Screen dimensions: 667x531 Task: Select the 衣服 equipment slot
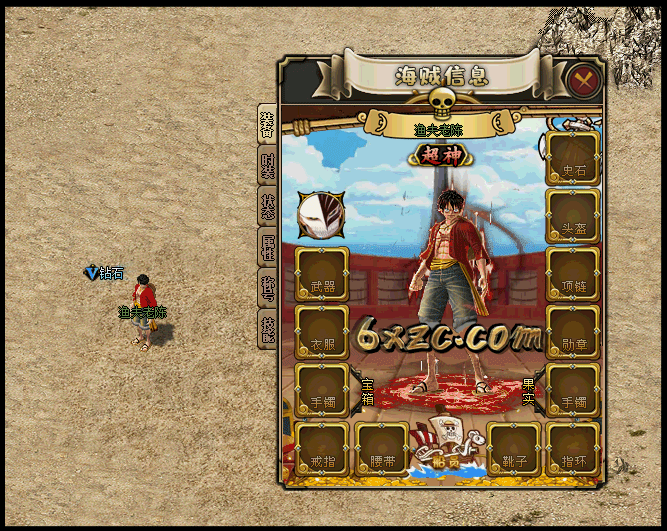[x=322, y=333]
